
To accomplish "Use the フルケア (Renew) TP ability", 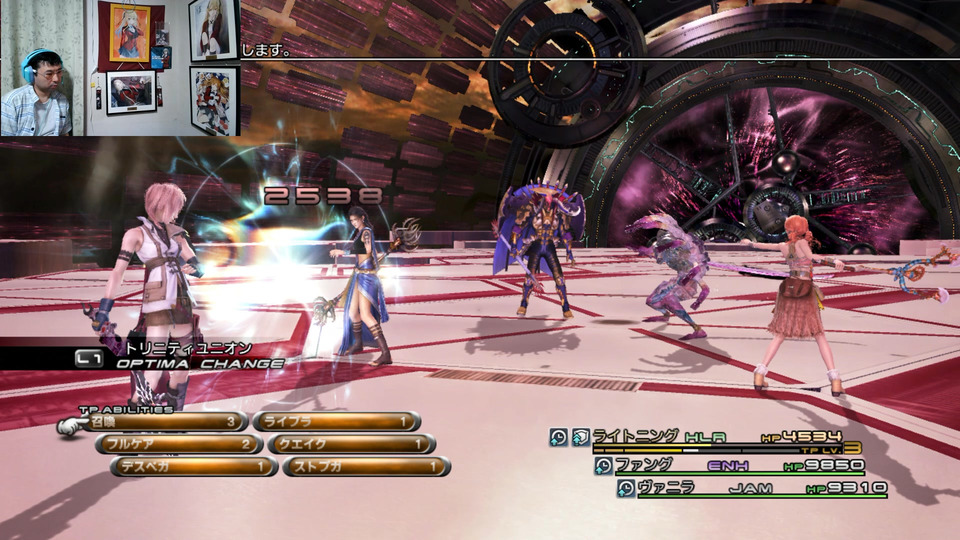I will 180,444.
